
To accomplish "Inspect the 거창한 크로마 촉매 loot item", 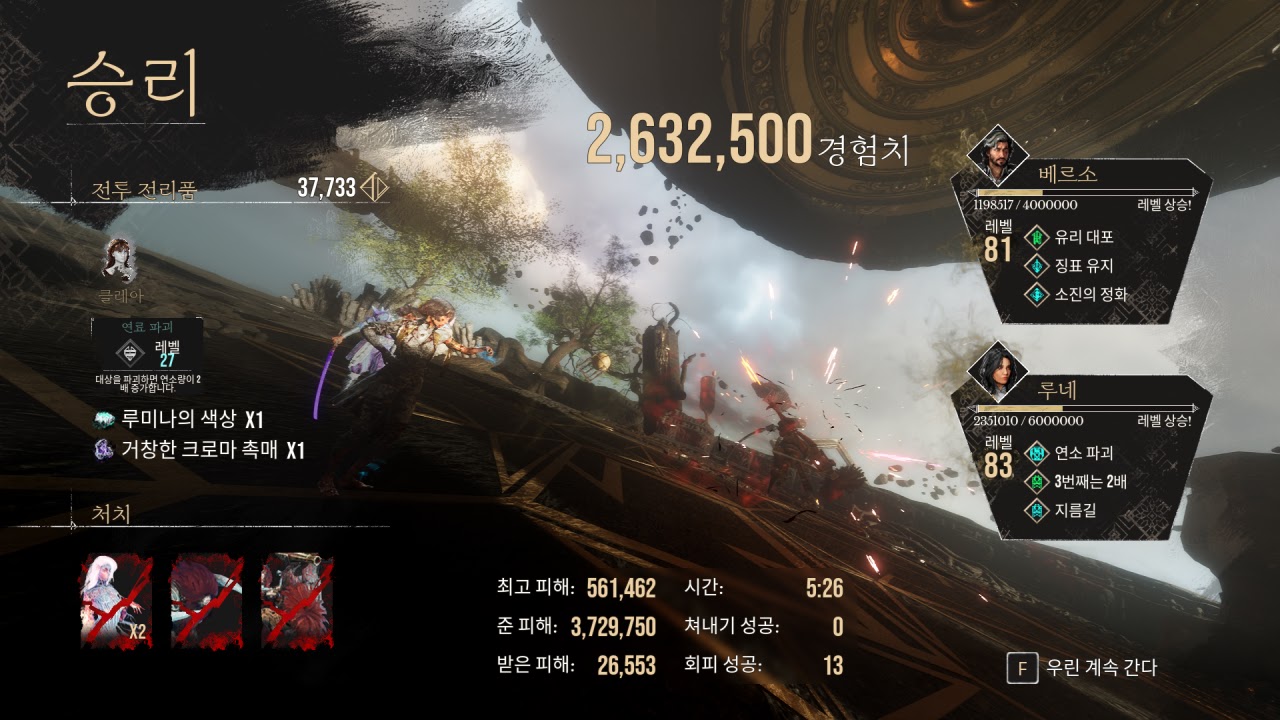I will tap(198, 450).
